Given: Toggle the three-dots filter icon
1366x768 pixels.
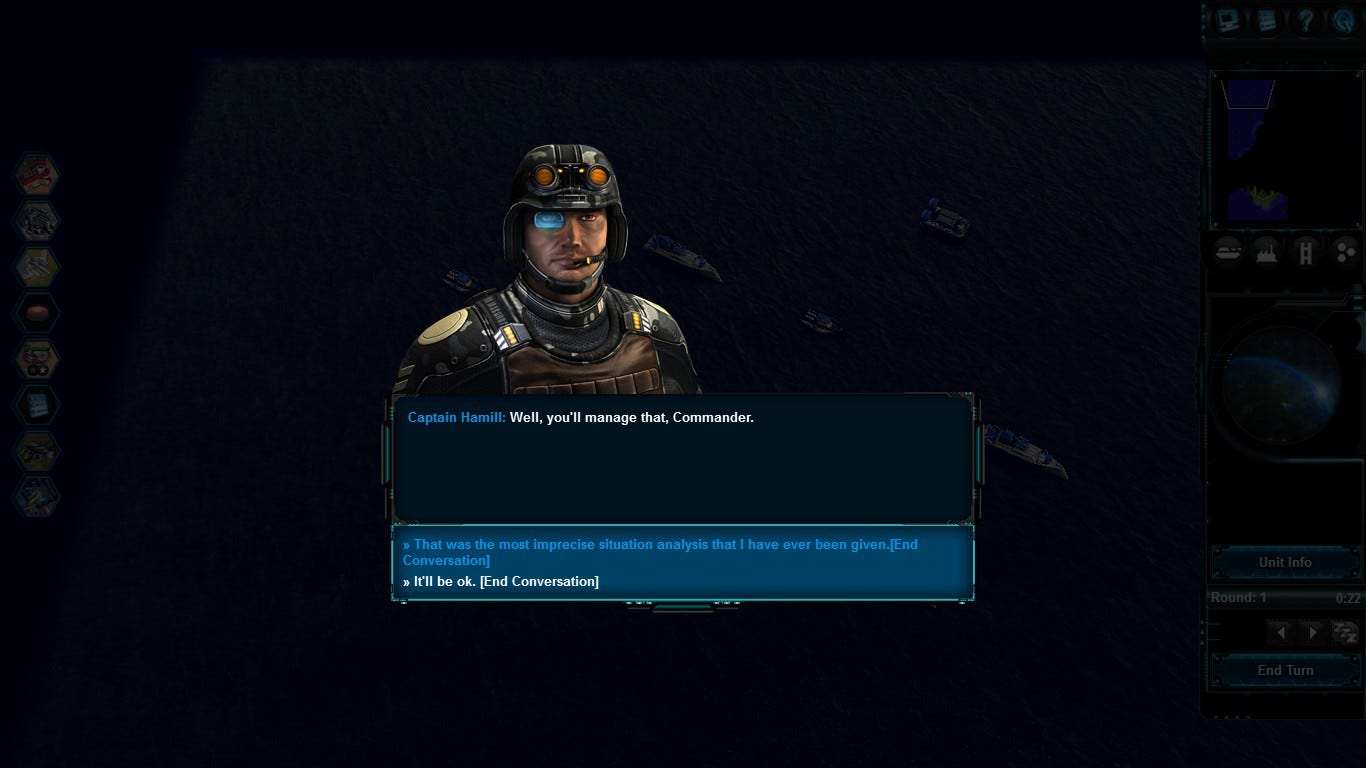Looking at the screenshot, I should pyautogui.click(x=1345, y=252).
